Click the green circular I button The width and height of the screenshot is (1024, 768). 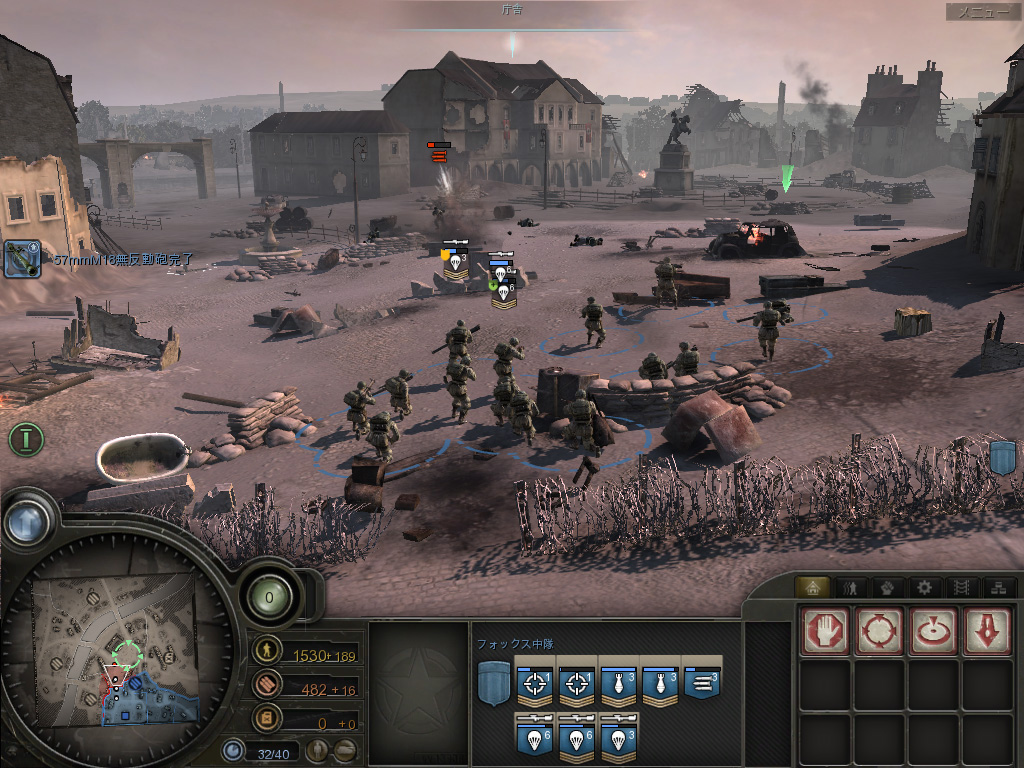pos(27,438)
